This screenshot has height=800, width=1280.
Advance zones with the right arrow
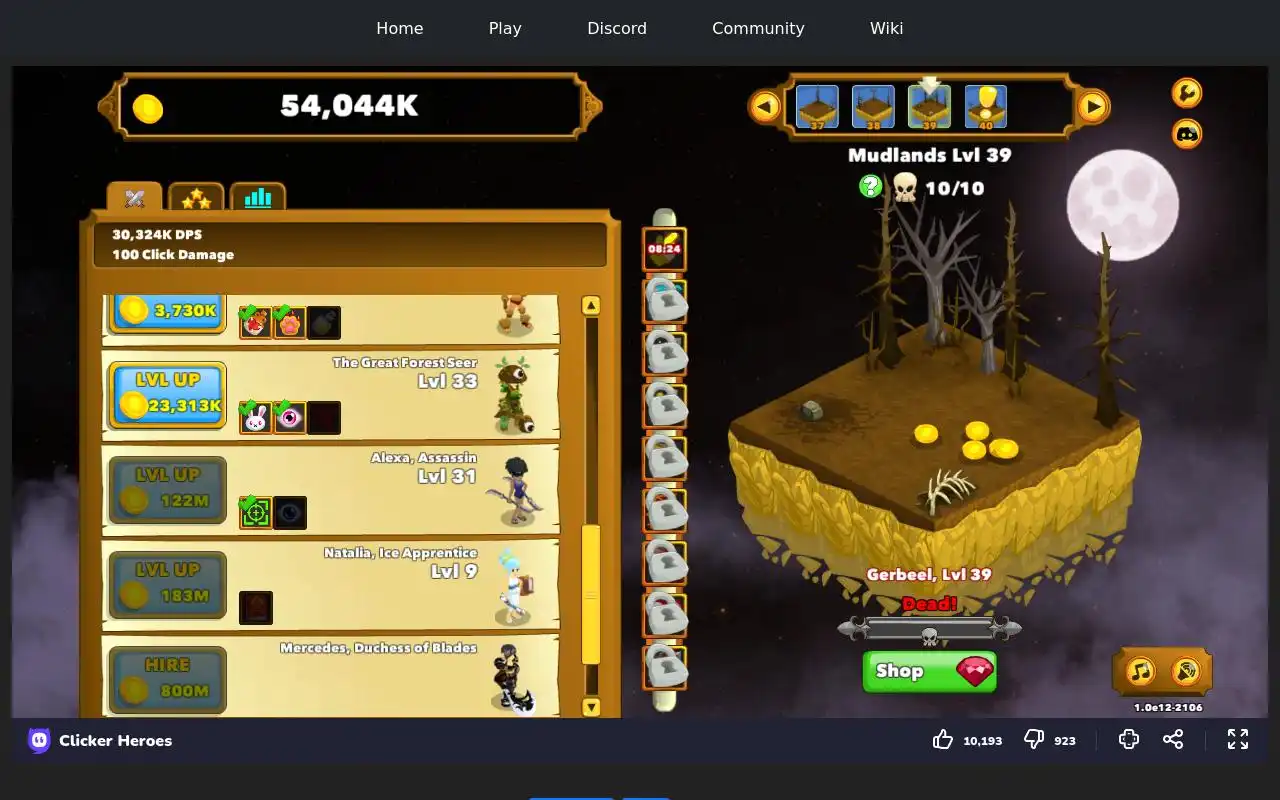pyautogui.click(x=1093, y=106)
